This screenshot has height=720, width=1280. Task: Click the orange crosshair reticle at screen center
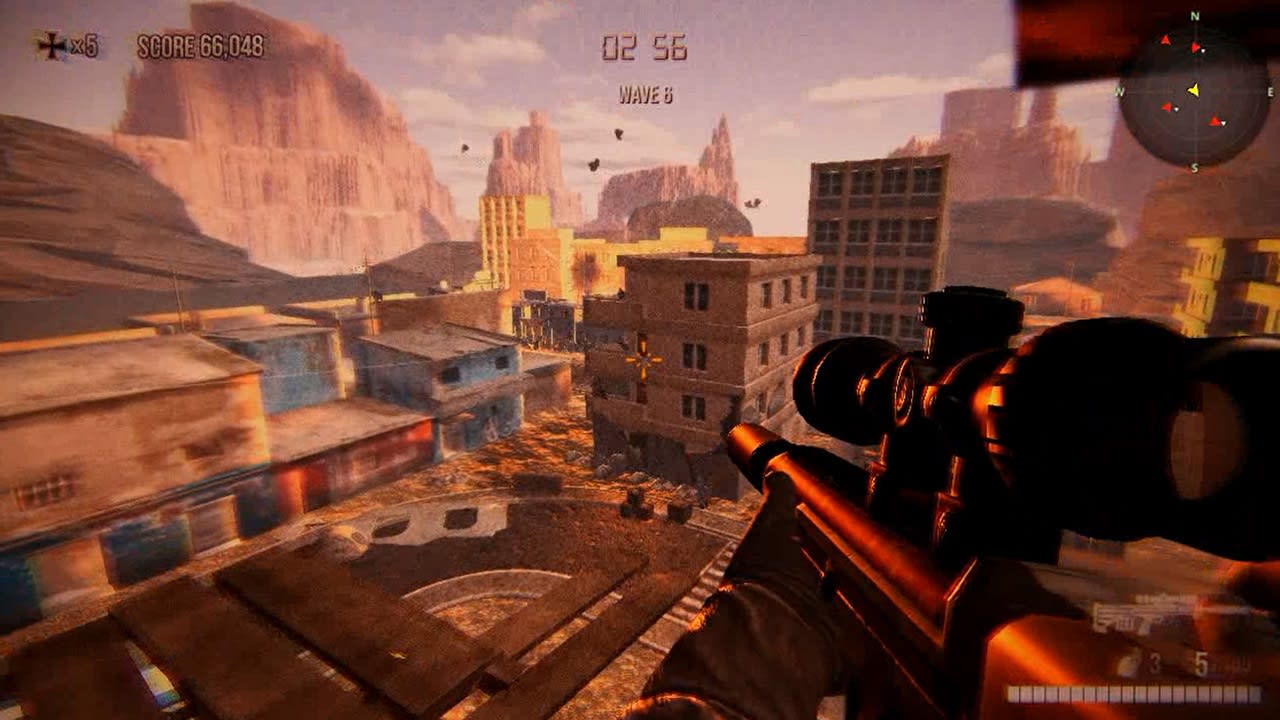pyautogui.click(x=641, y=361)
